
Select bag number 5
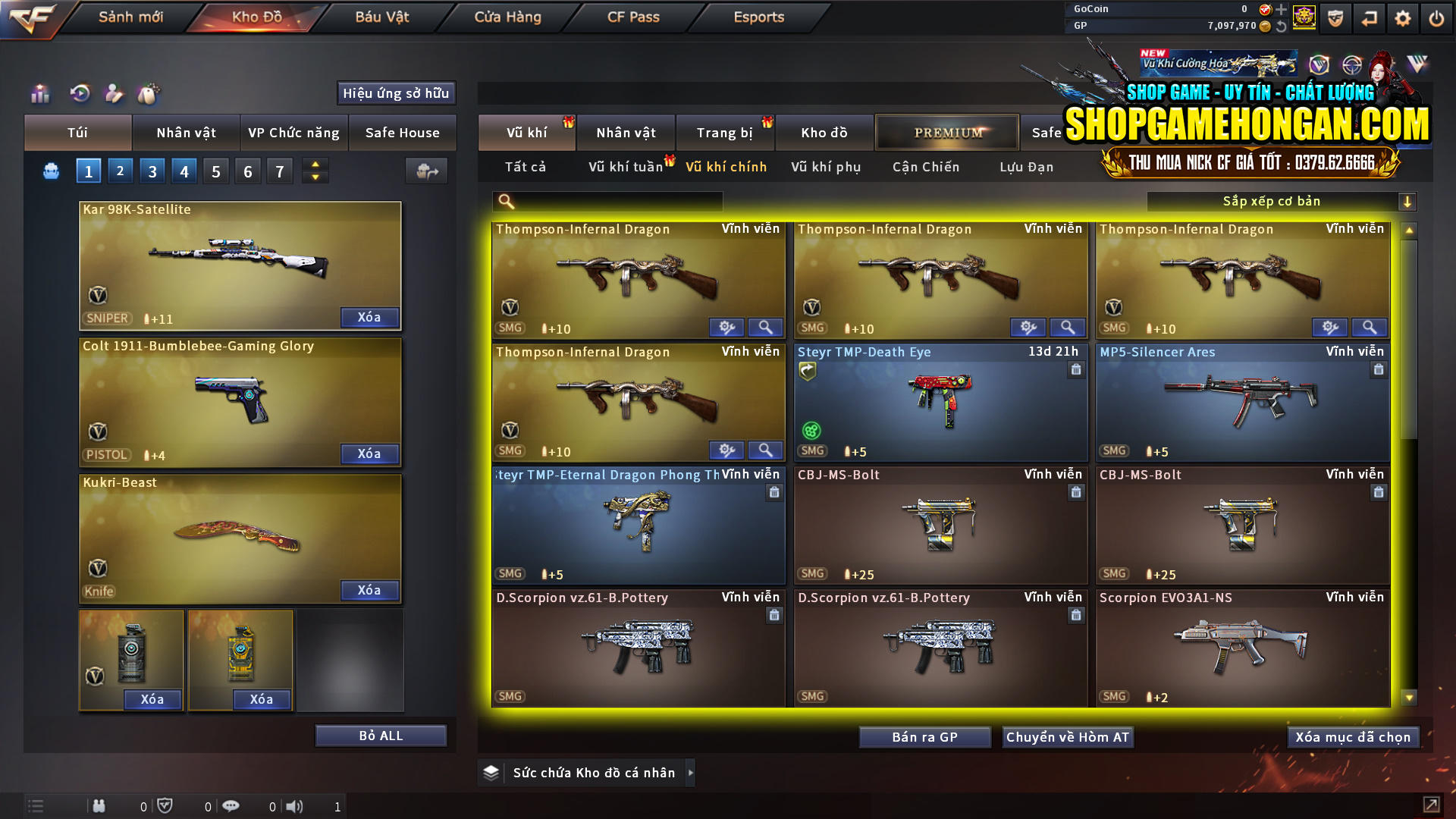(x=215, y=171)
